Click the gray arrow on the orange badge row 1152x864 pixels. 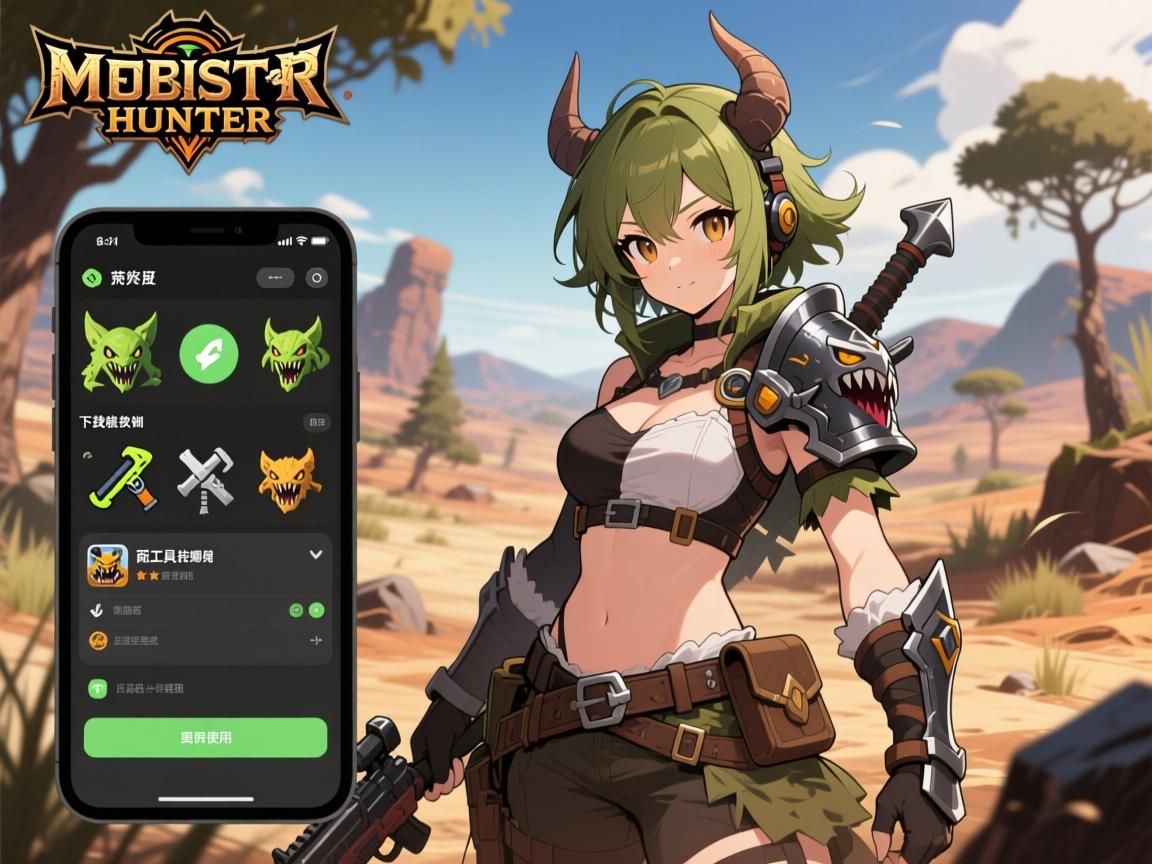(x=315, y=640)
